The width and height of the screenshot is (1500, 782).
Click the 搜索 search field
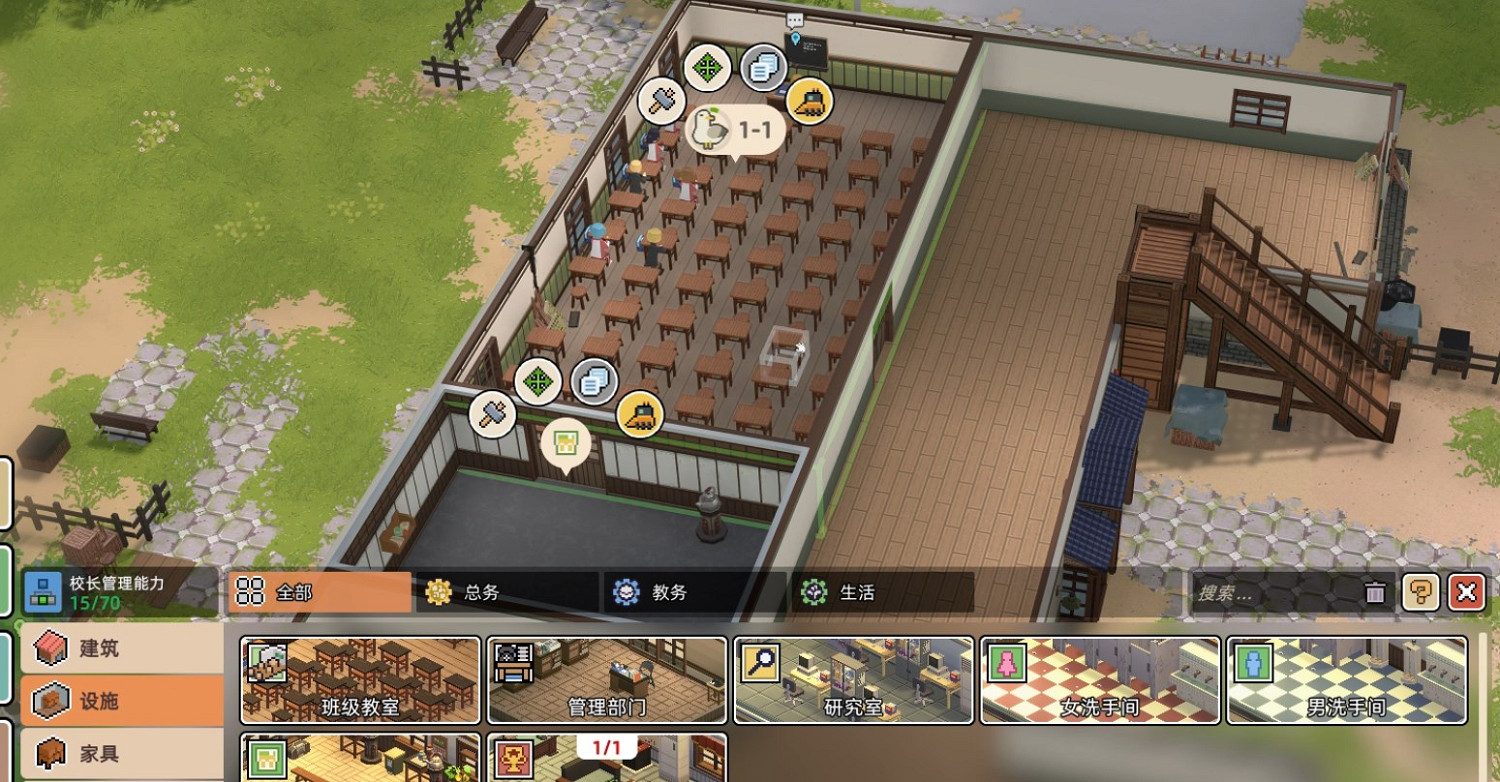pos(1275,593)
